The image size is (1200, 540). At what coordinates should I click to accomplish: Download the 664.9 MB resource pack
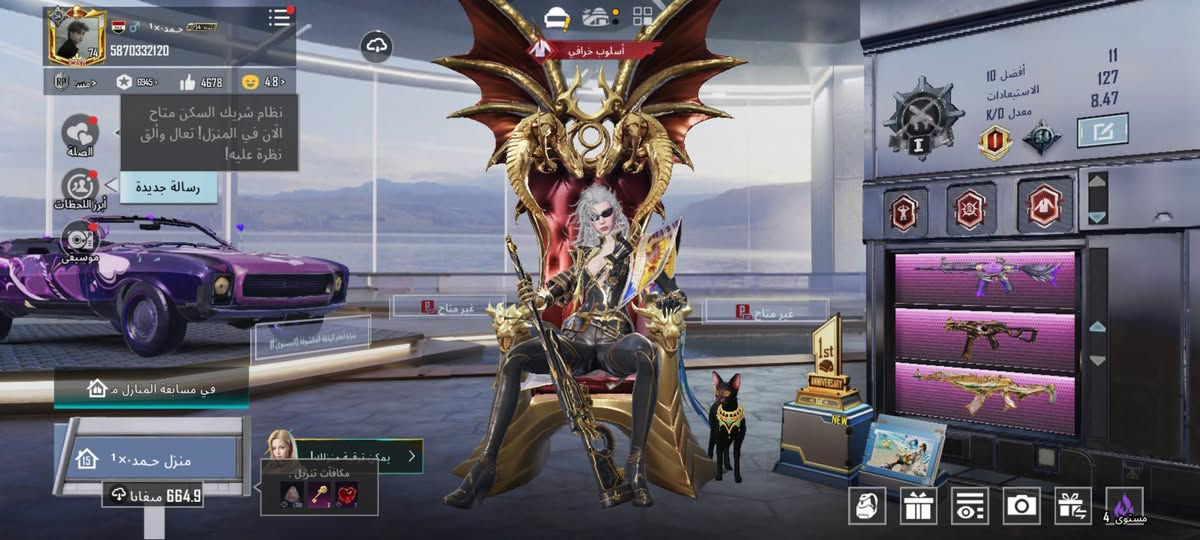(x=152, y=494)
